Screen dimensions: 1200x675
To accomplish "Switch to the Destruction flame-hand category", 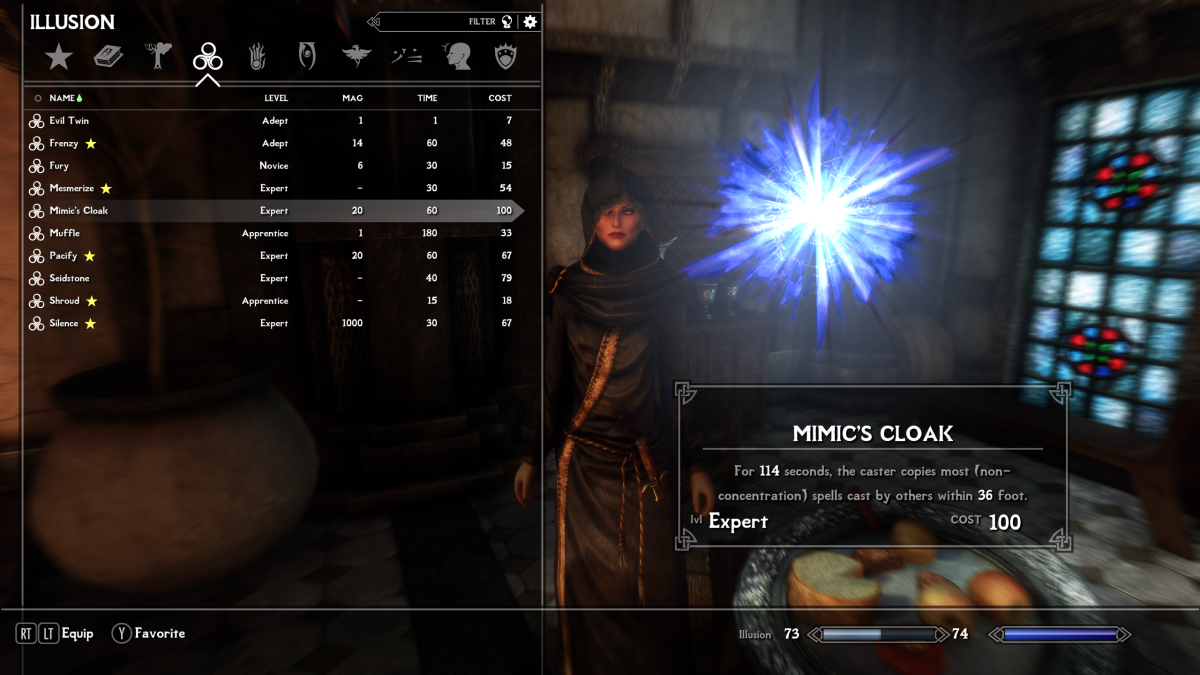I will [257, 56].
